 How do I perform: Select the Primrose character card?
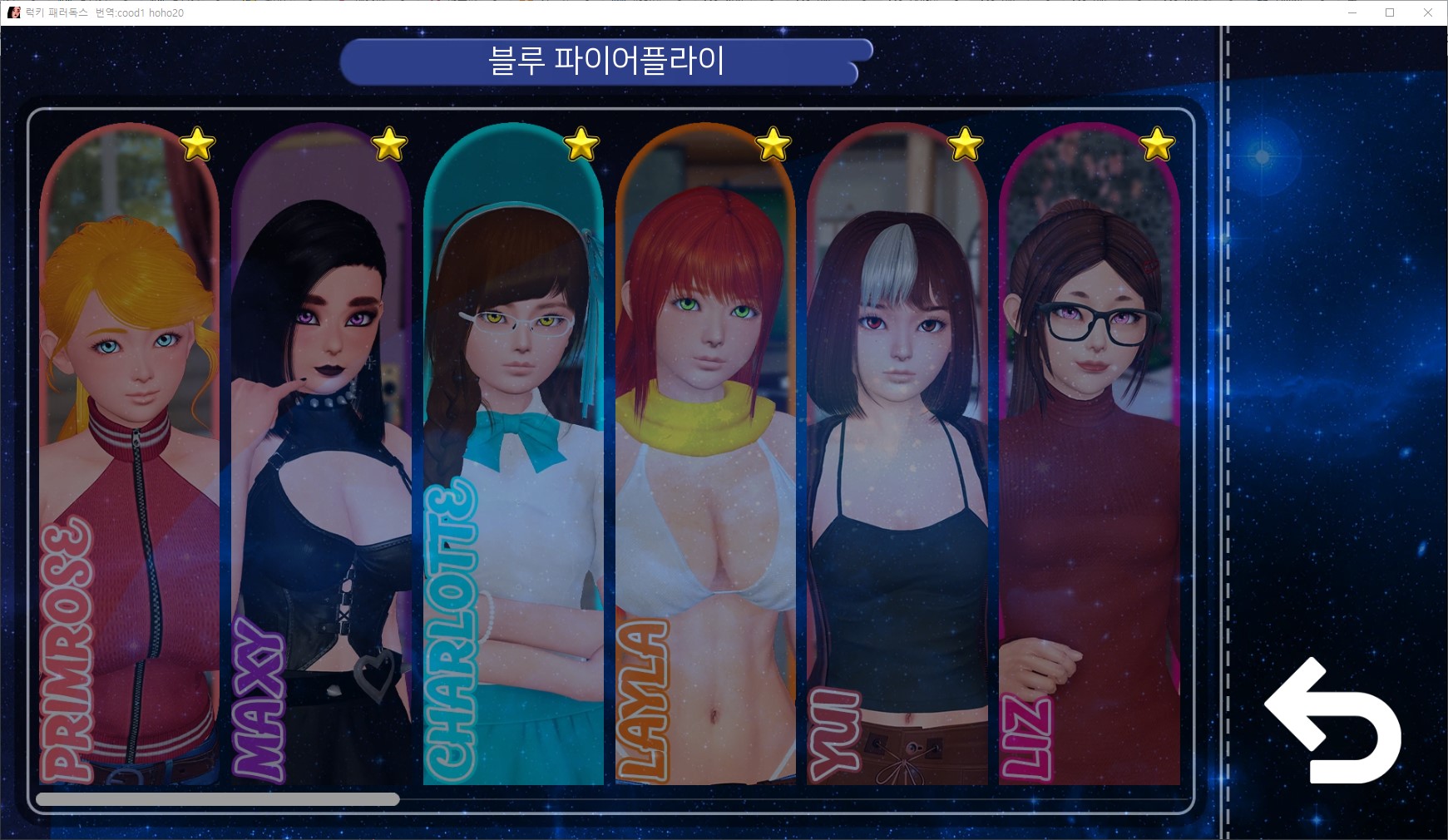tap(129, 457)
